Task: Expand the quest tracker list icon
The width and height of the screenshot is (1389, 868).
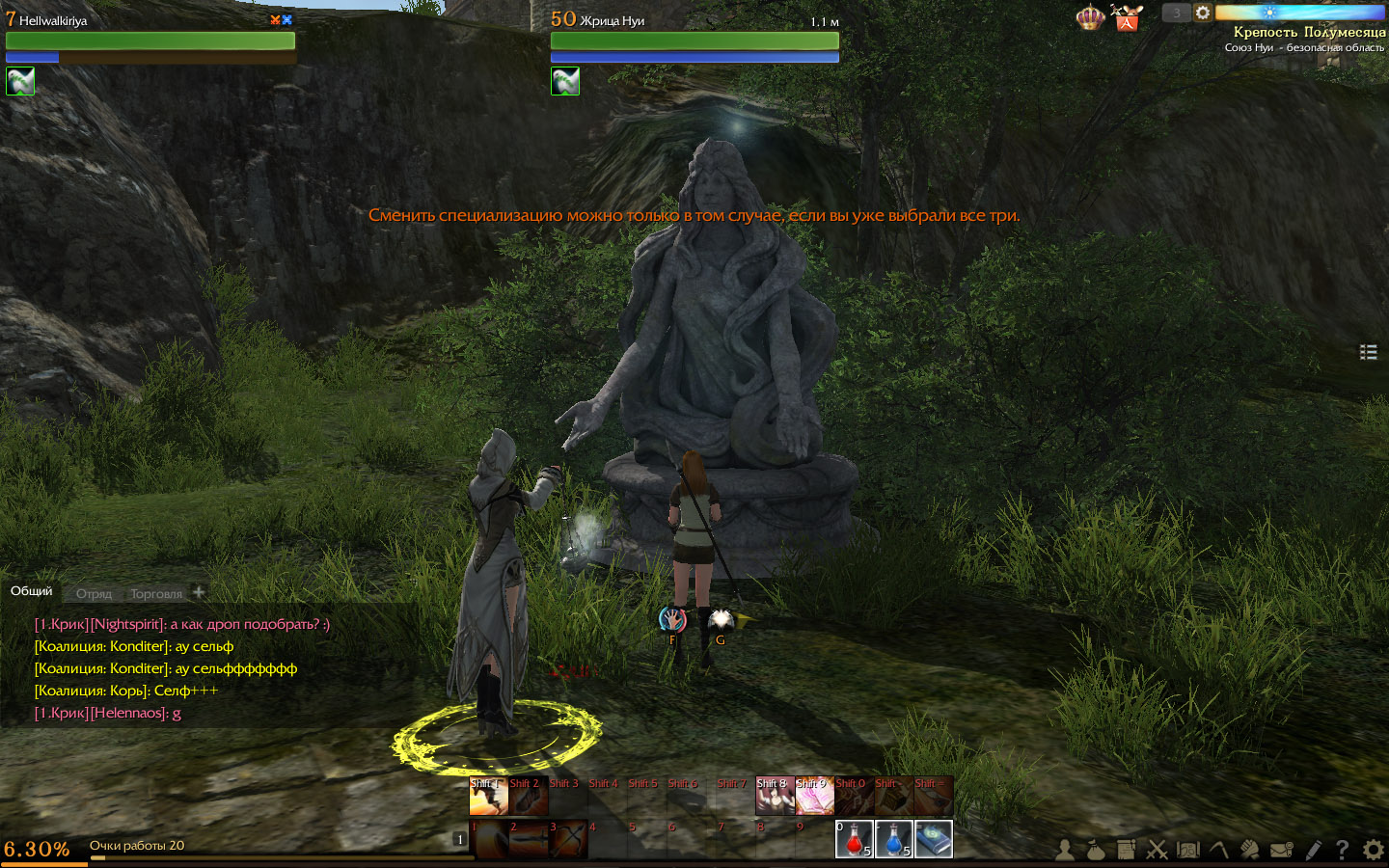Action: click(1368, 352)
